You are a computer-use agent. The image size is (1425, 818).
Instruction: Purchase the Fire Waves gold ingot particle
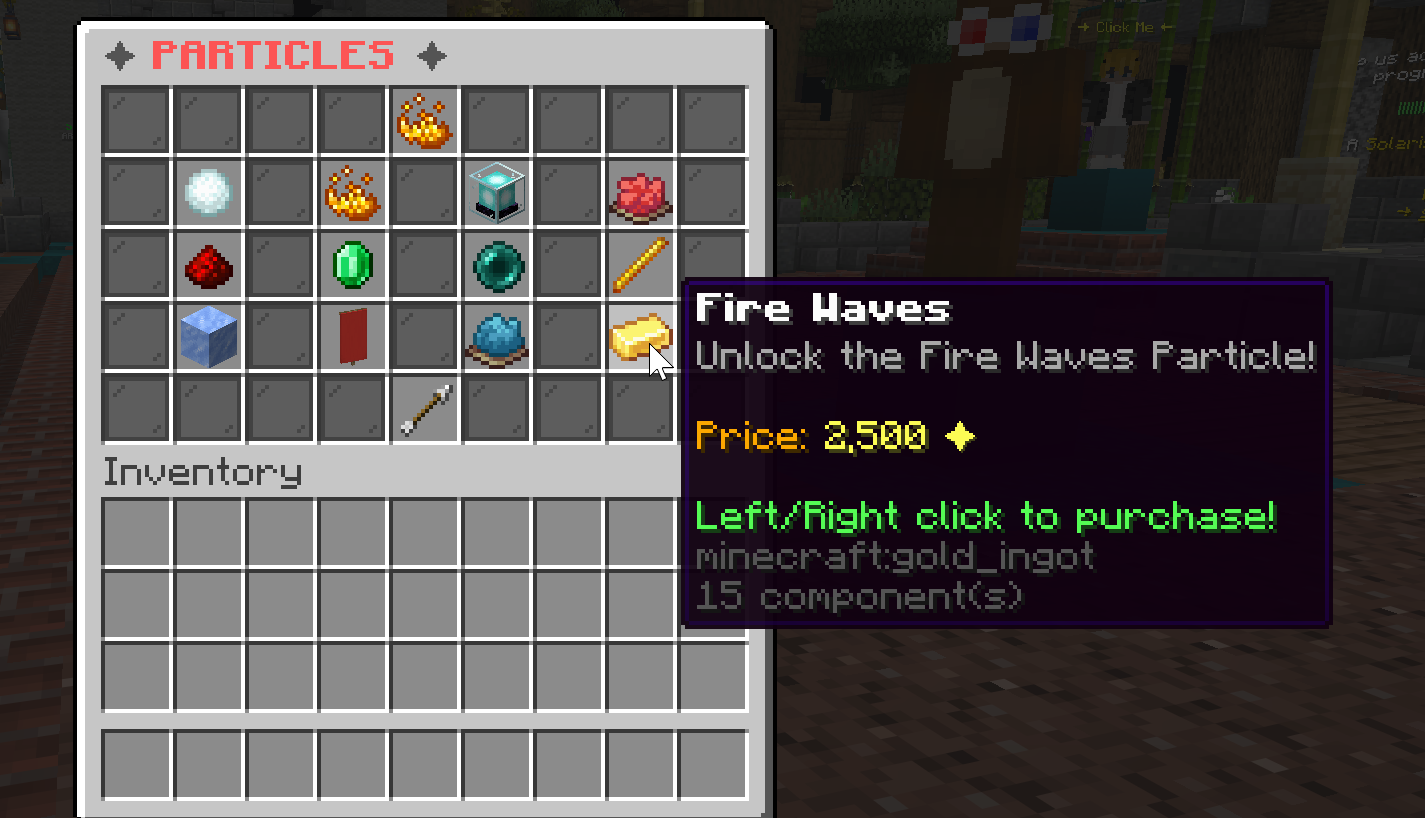(x=640, y=337)
